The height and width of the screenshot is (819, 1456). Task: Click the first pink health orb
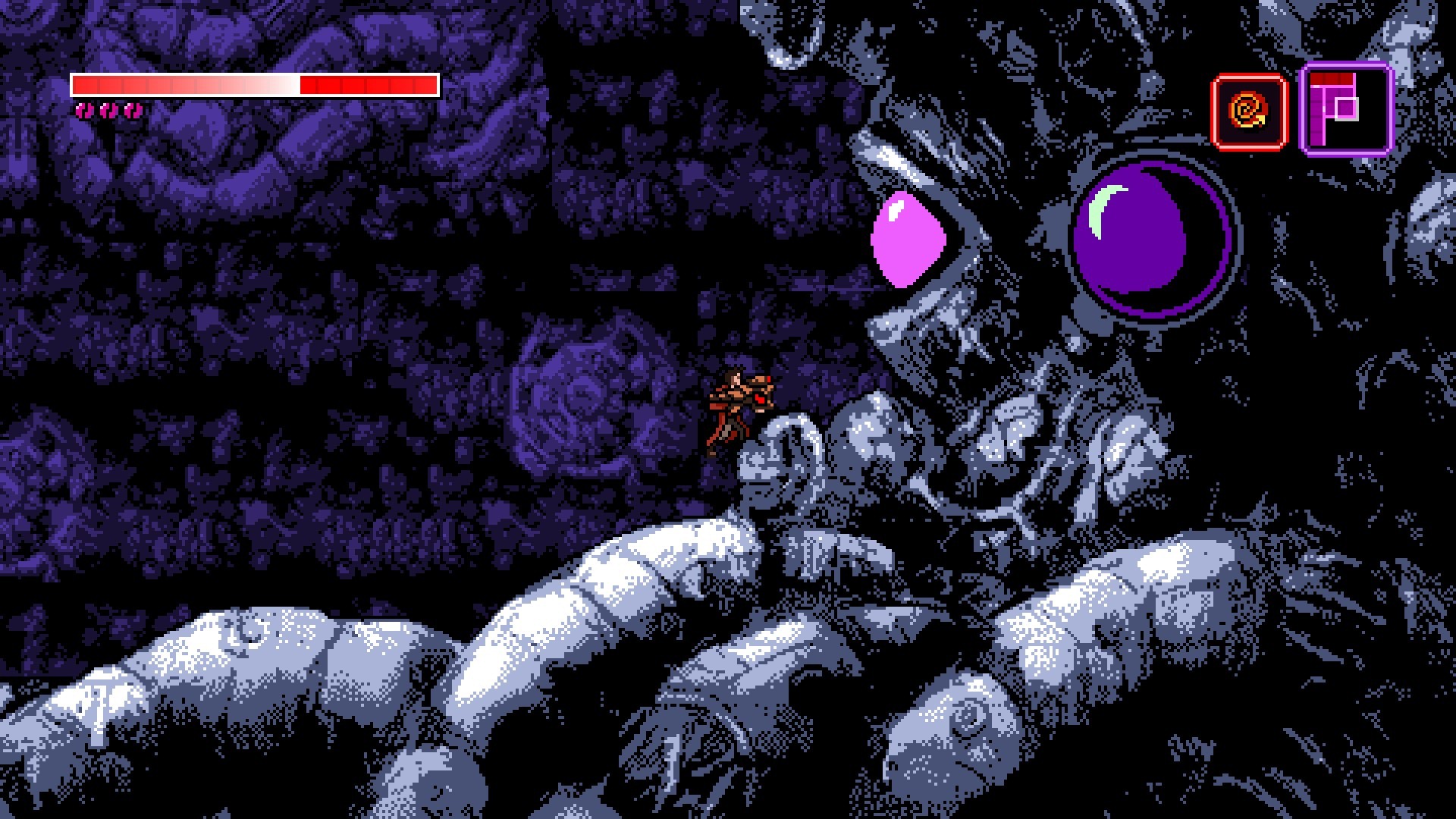point(83,111)
